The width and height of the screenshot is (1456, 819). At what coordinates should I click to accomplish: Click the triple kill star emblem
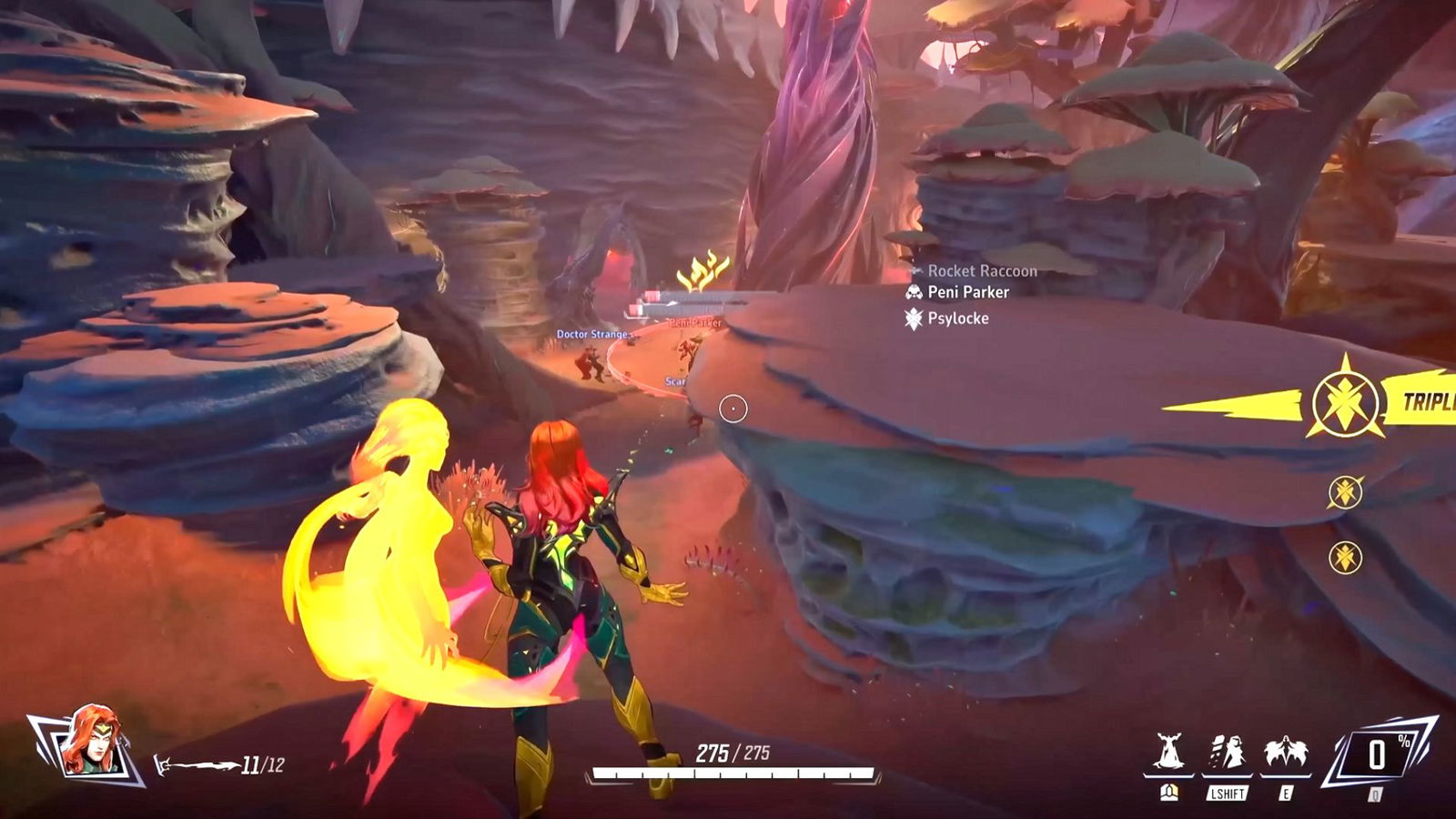pyautogui.click(x=1345, y=400)
